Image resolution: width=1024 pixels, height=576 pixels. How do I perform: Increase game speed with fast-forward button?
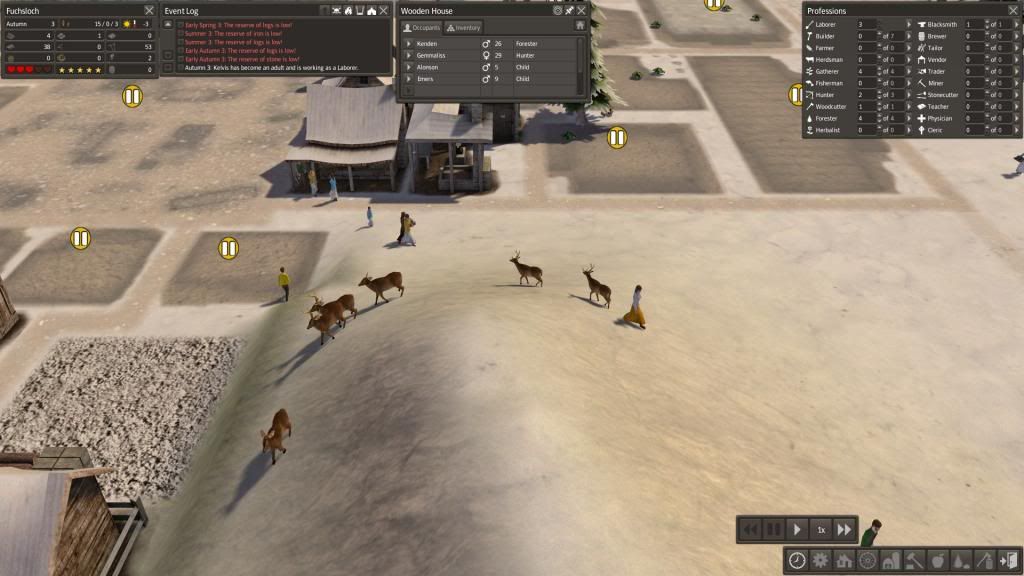point(844,529)
